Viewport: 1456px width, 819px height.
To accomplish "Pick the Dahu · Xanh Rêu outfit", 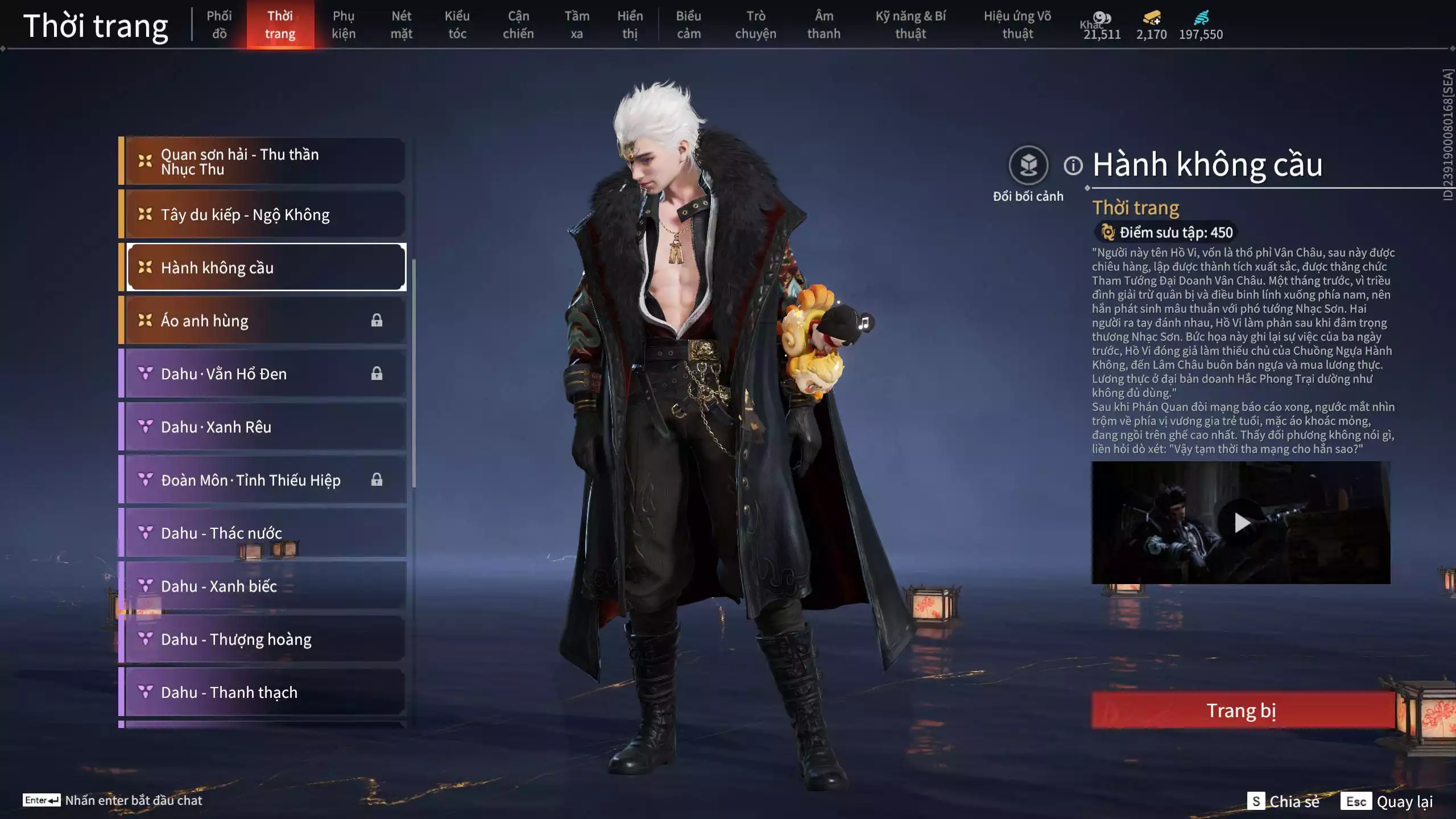I will click(265, 427).
